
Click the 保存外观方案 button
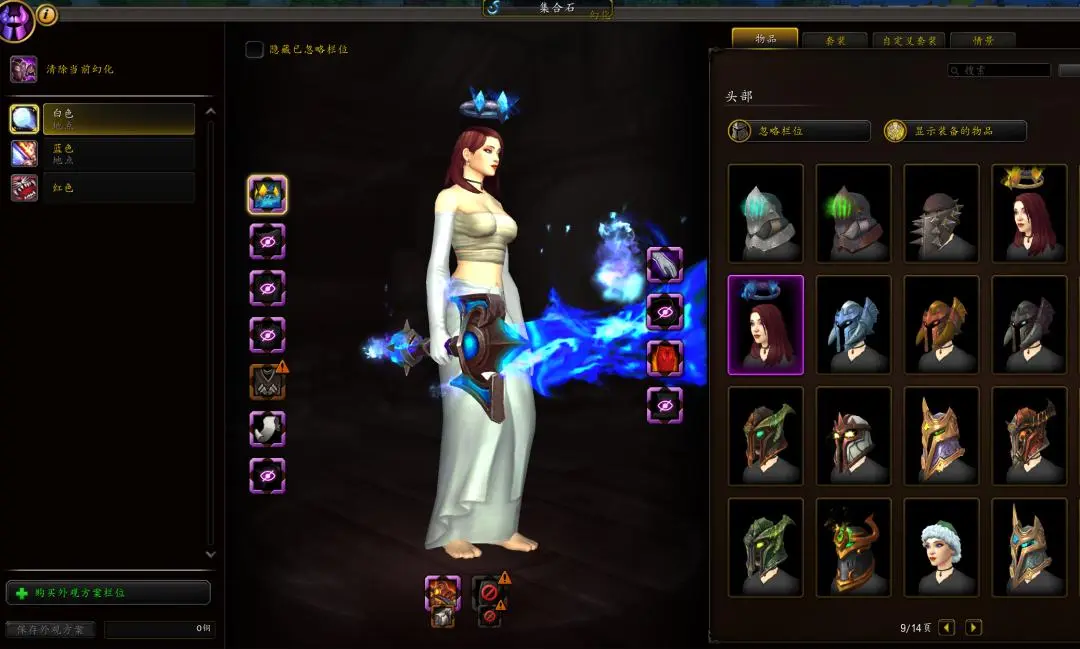pyautogui.click(x=50, y=629)
